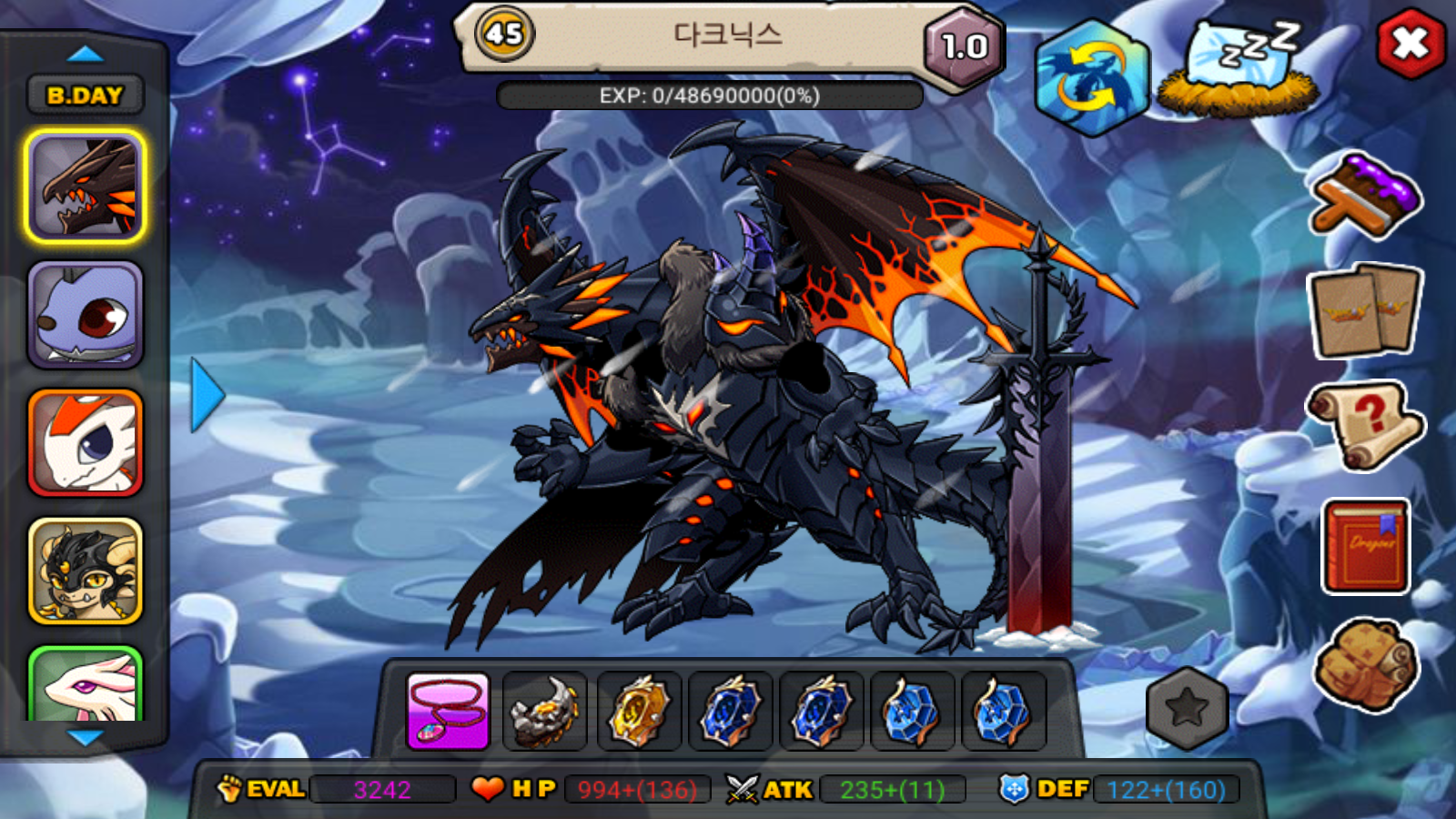Choose the white and orange dragon portrait

click(x=86, y=442)
